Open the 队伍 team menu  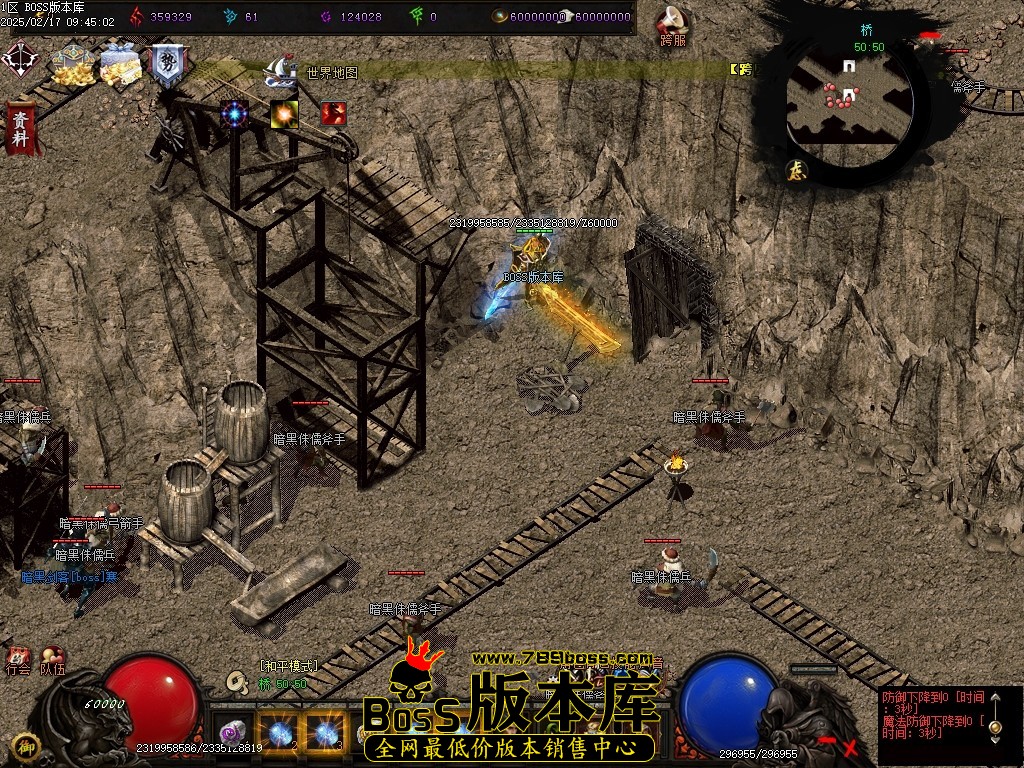click(x=52, y=662)
